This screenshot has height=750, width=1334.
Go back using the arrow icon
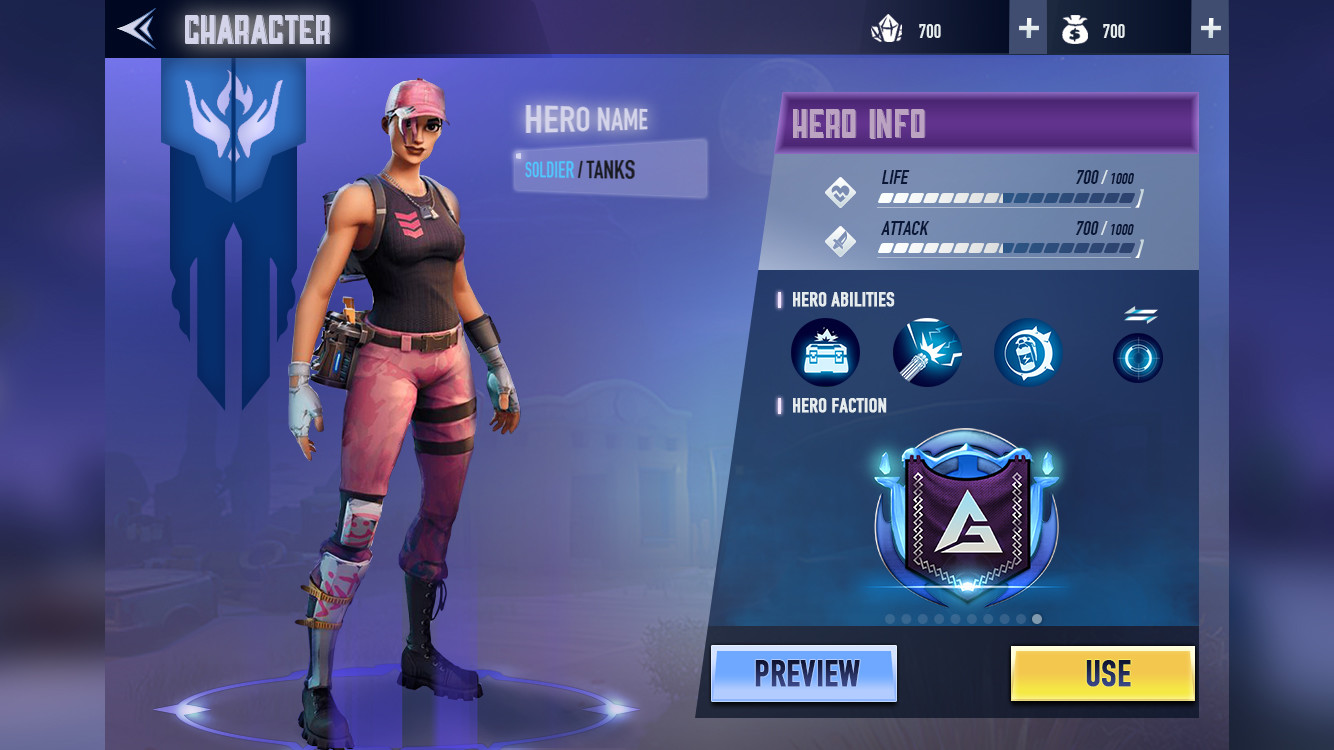tap(137, 29)
